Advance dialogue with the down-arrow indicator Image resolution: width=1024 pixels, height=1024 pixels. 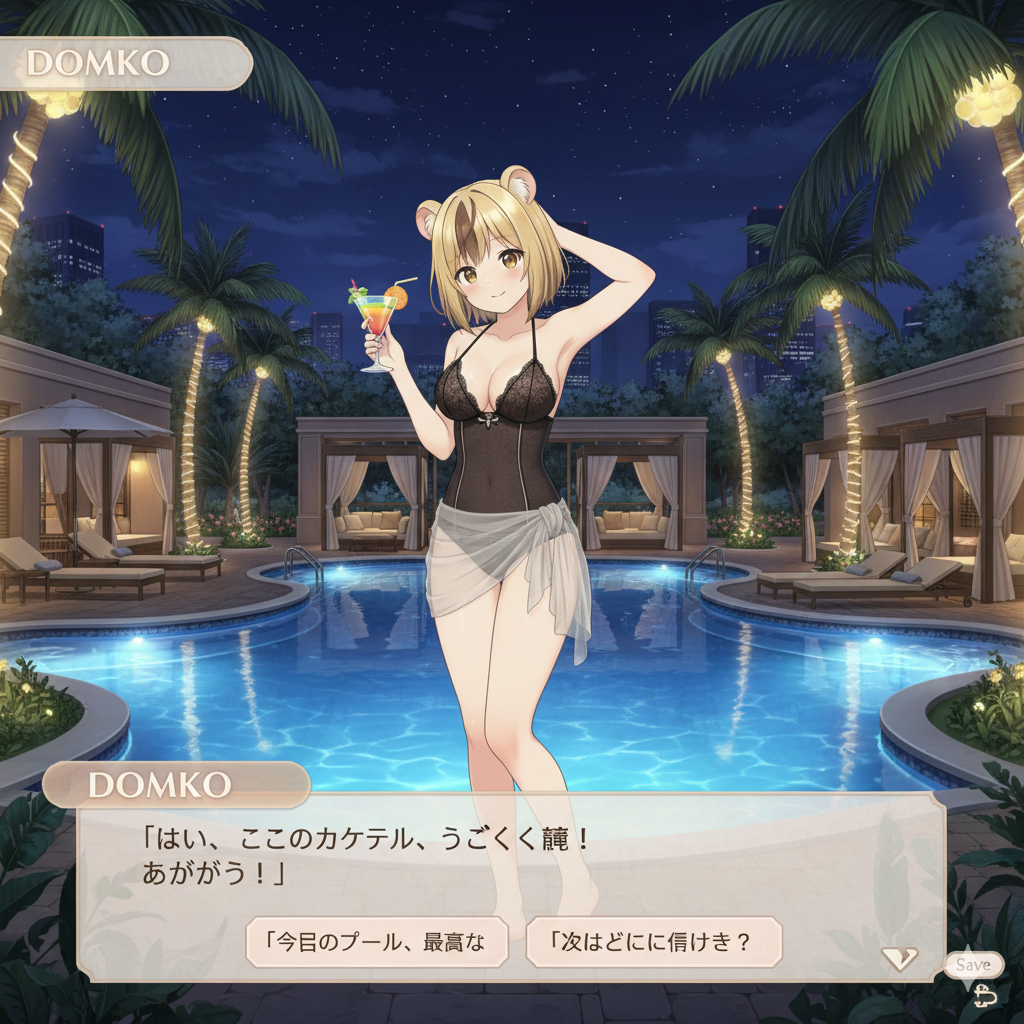[899, 959]
